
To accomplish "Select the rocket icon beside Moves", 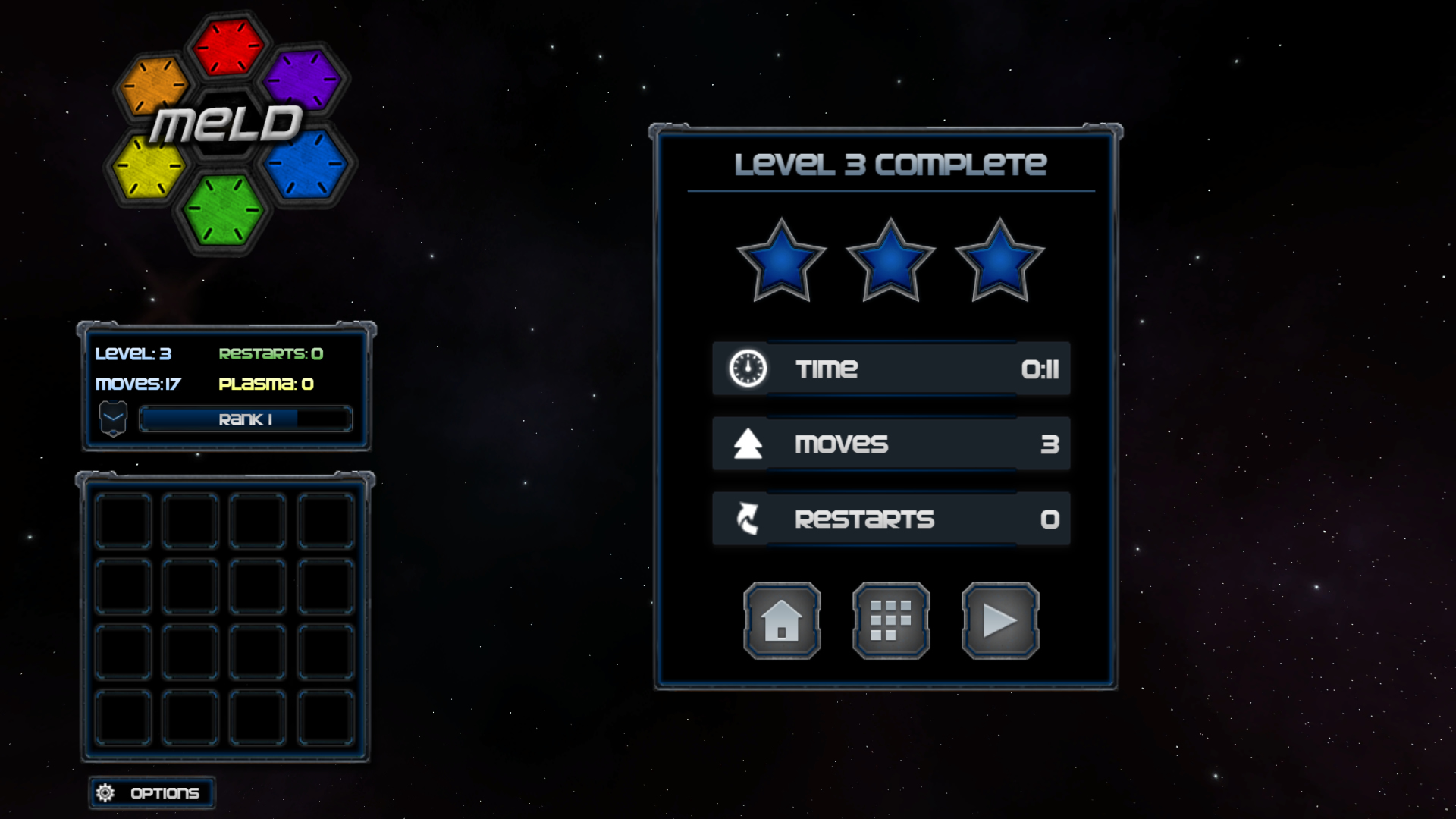I will (746, 444).
